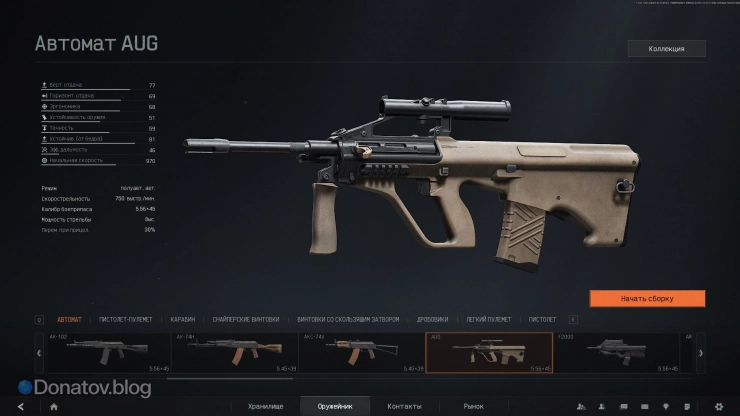Open the Пистолет weapon category
The image size is (740, 416).
click(x=542, y=319)
